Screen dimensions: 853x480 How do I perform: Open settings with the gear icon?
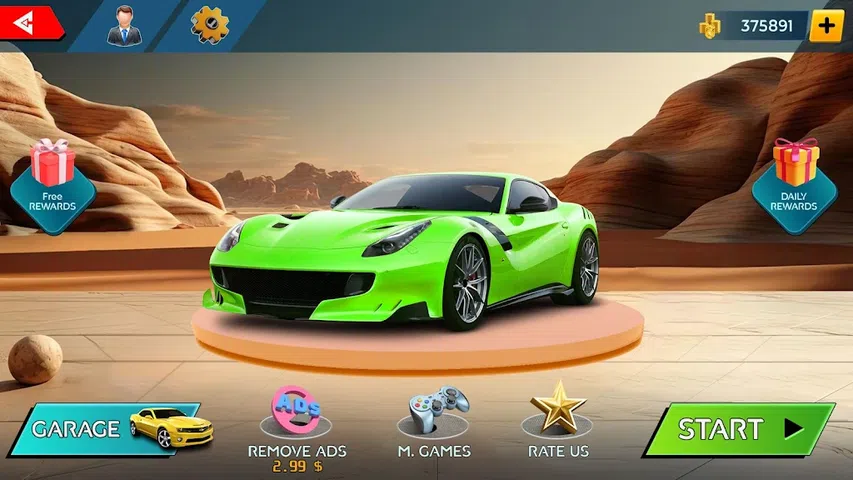209,24
